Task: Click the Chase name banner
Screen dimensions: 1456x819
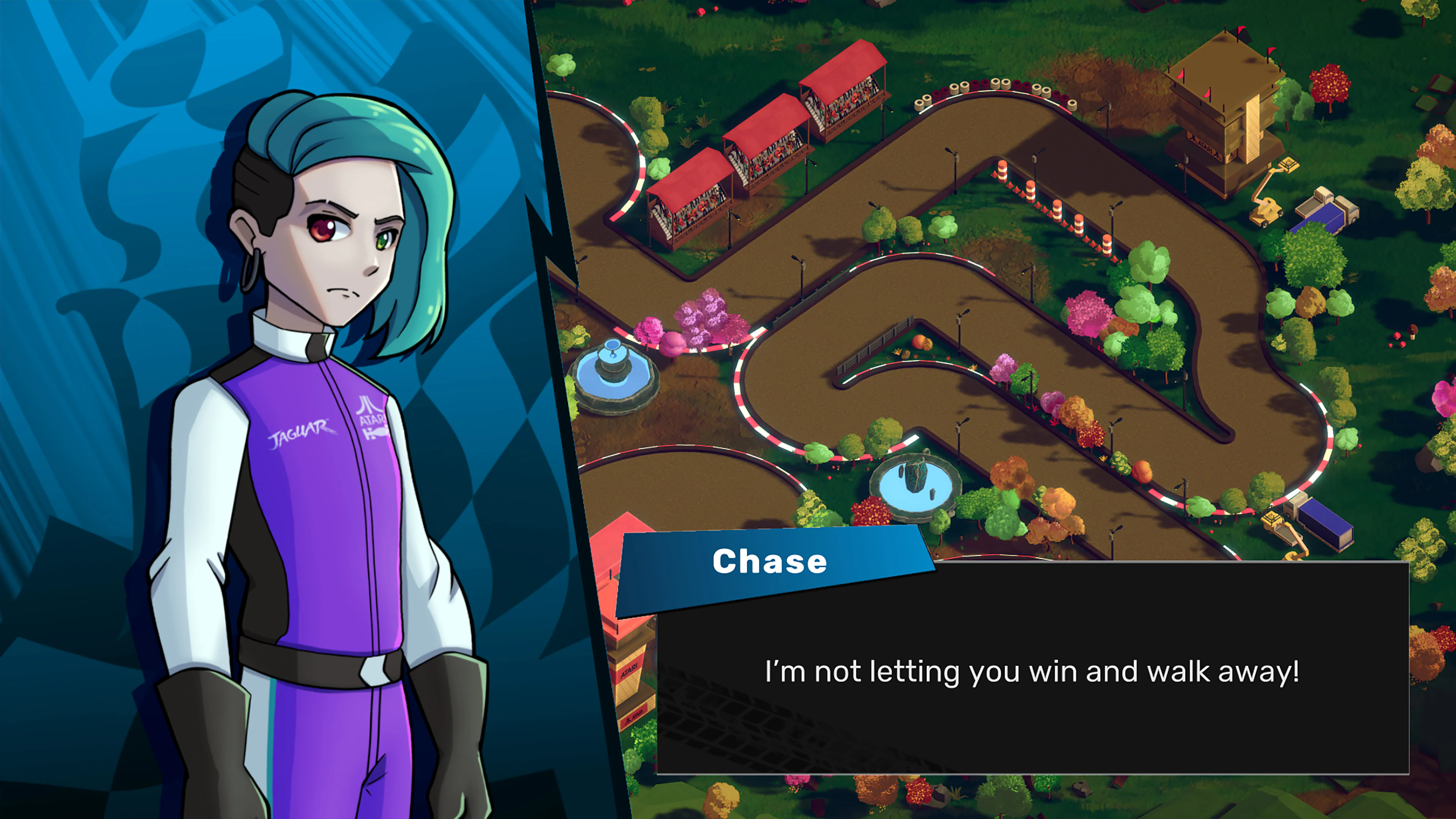Action: [770, 561]
